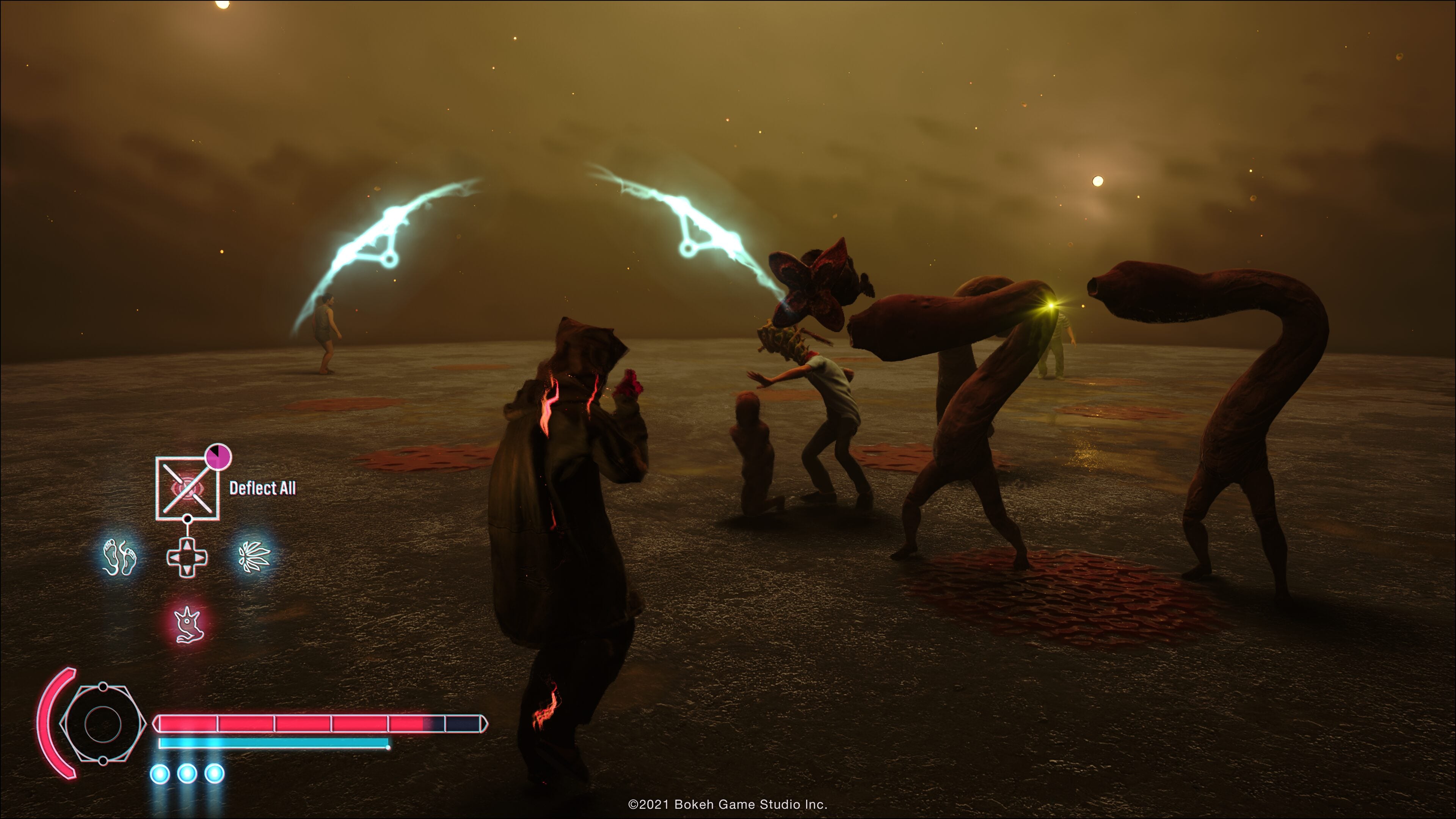The image size is (1456, 819).
Task: Click the hexagonal dial emblem
Action: coord(102,723)
